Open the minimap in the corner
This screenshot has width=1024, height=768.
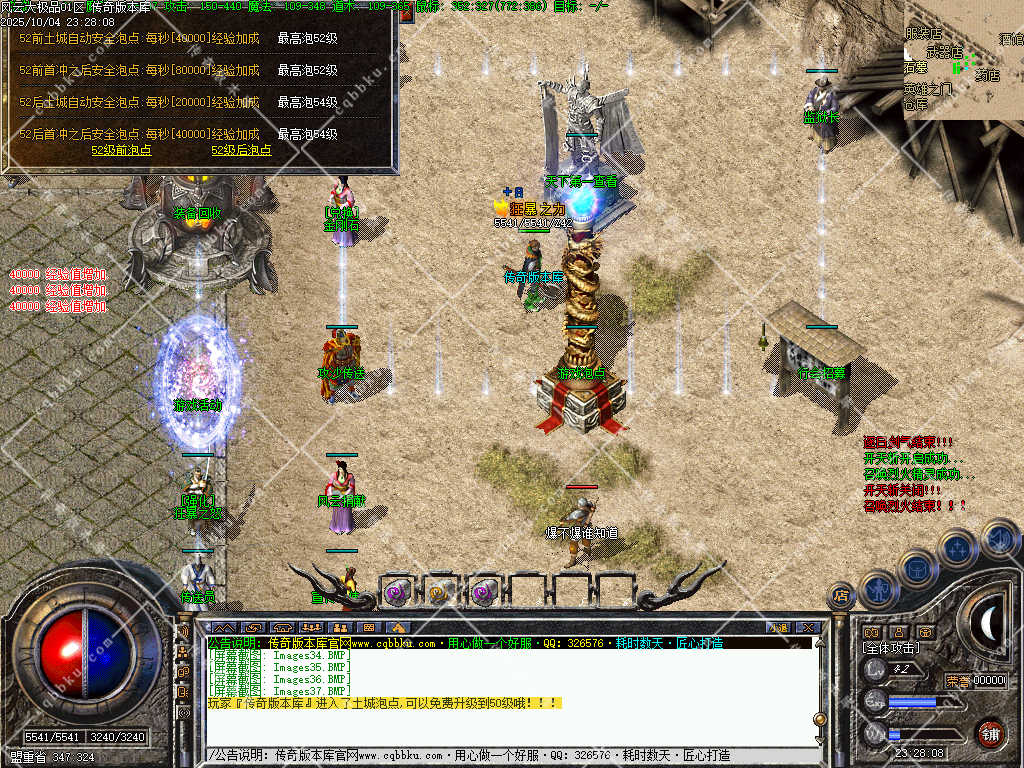click(963, 59)
